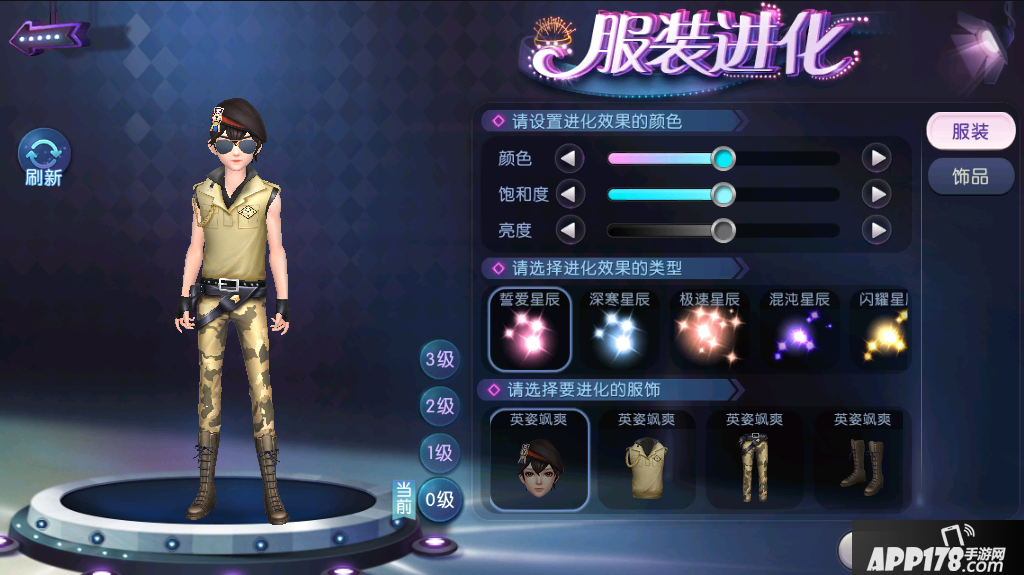The image size is (1024, 575).
Task: Decrease 亮度 brightness with left arrow
Action: tap(569, 230)
